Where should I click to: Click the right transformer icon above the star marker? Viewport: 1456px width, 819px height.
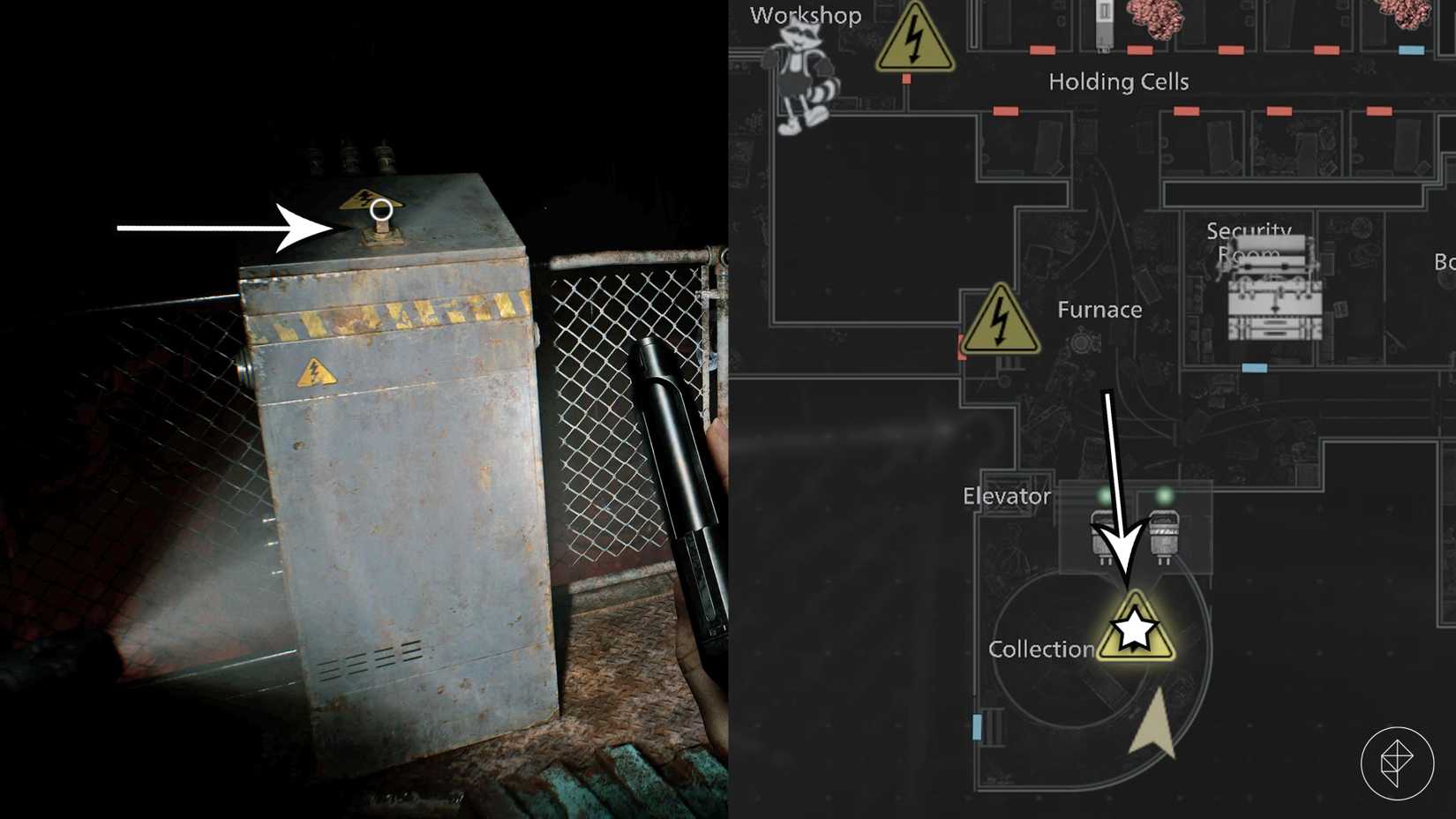click(1165, 531)
